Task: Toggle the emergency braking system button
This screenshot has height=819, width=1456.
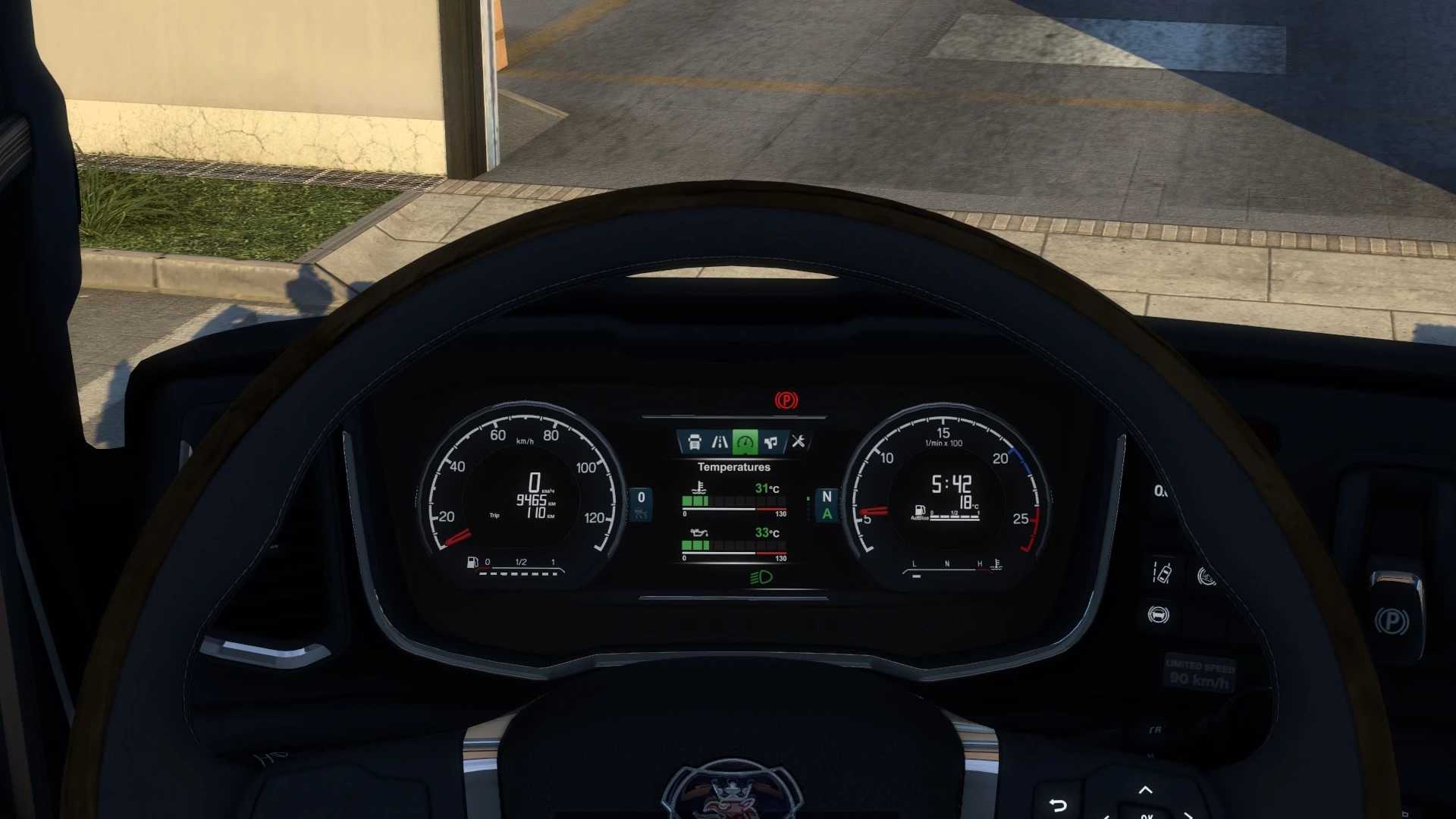Action: (x=1158, y=615)
